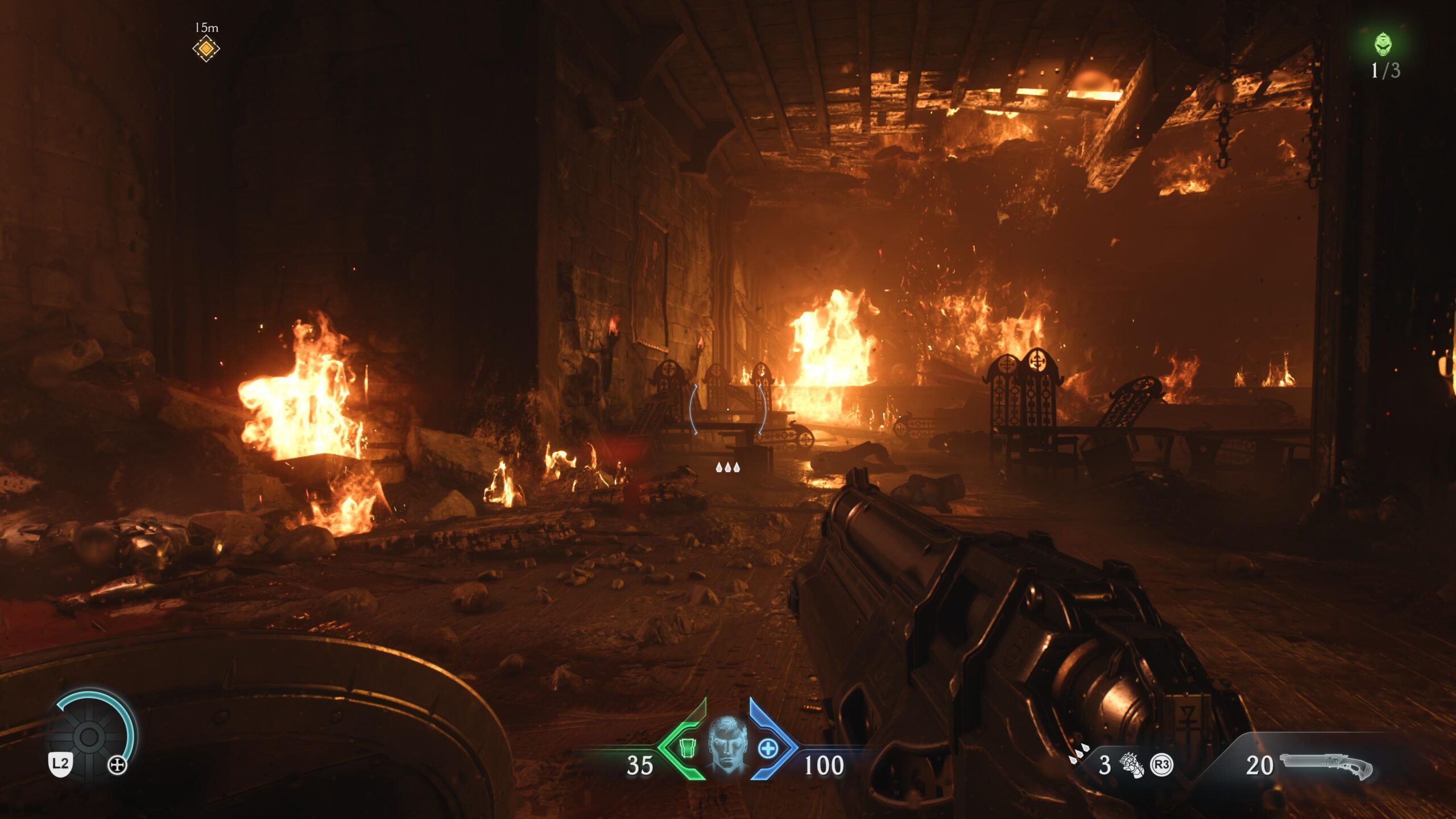
Task: Click the blue health cross icon
Action: (768, 748)
